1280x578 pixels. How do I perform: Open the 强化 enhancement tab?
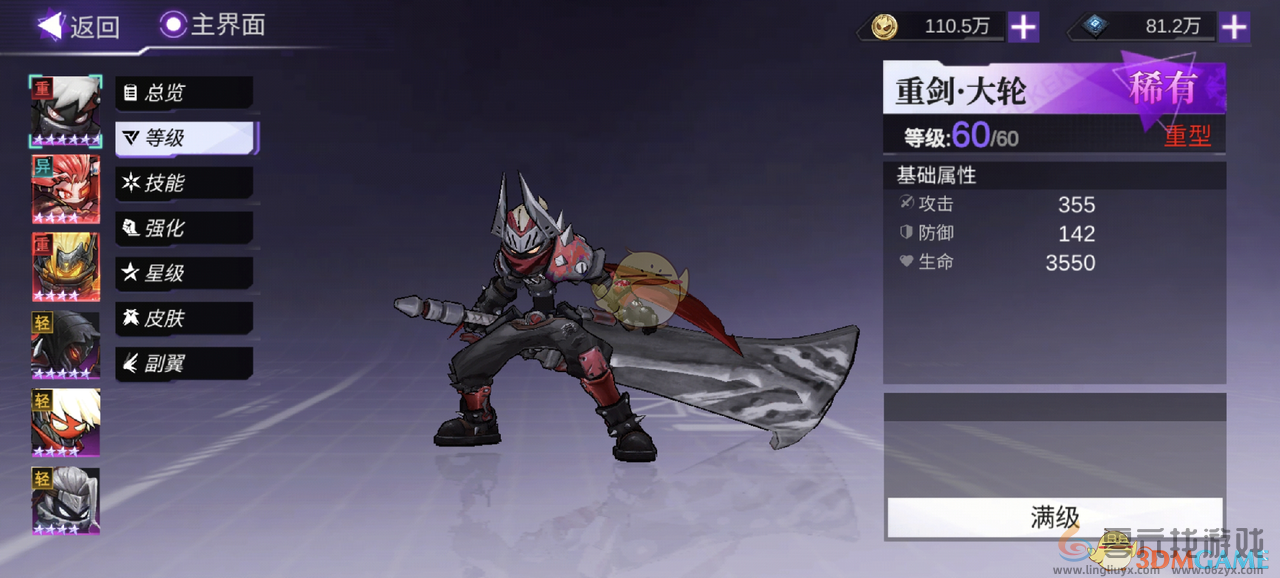pyautogui.click(x=184, y=228)
